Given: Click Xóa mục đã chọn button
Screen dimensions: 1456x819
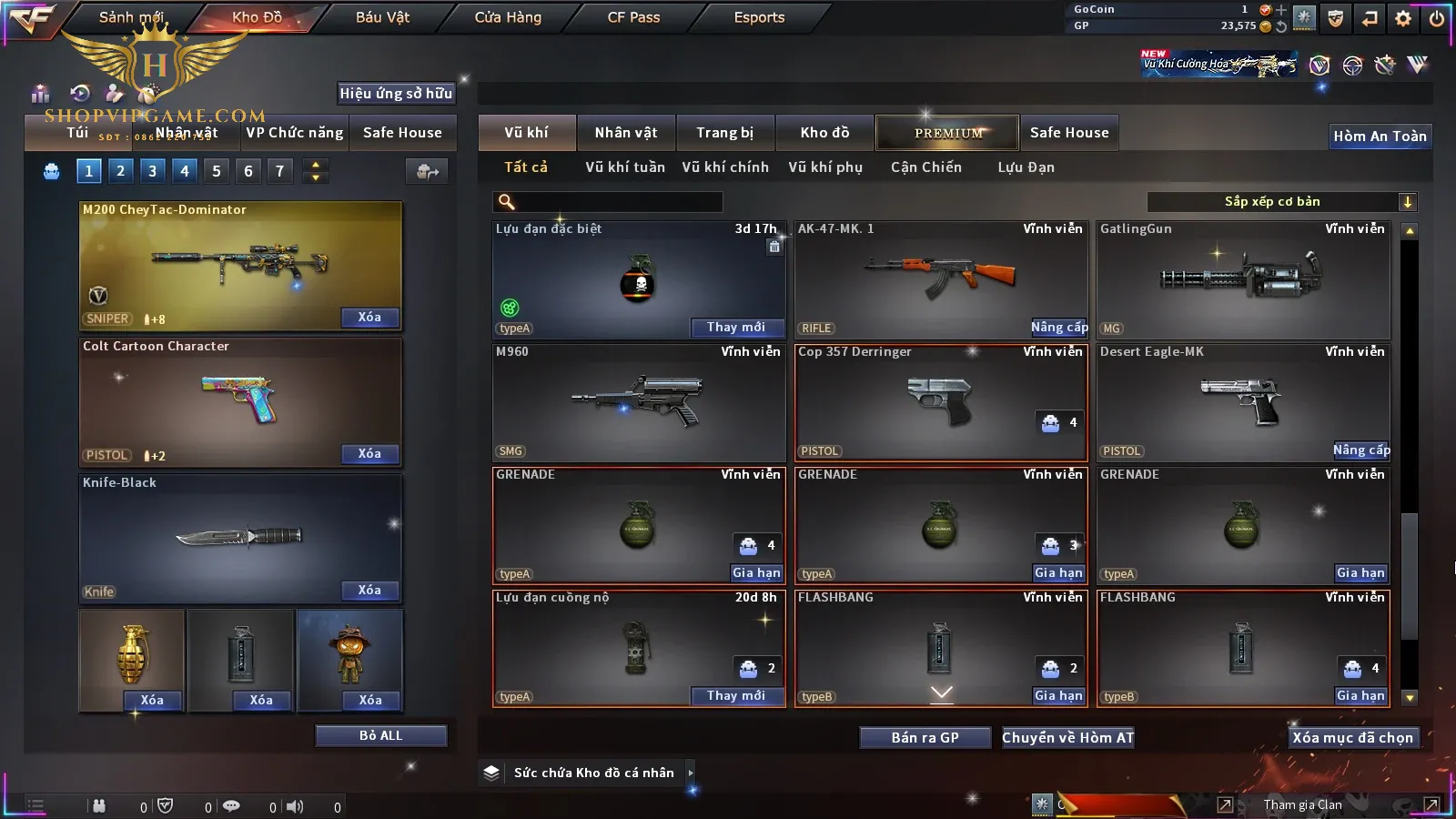Looking at the screenshot, I should point(1352,737).
